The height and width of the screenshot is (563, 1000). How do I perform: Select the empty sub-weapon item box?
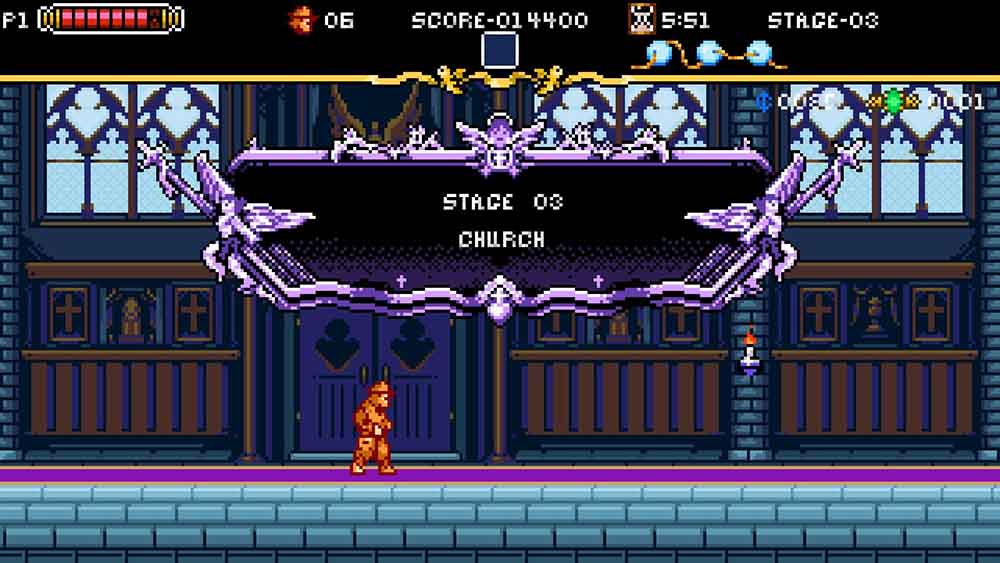tap(500, 51)
